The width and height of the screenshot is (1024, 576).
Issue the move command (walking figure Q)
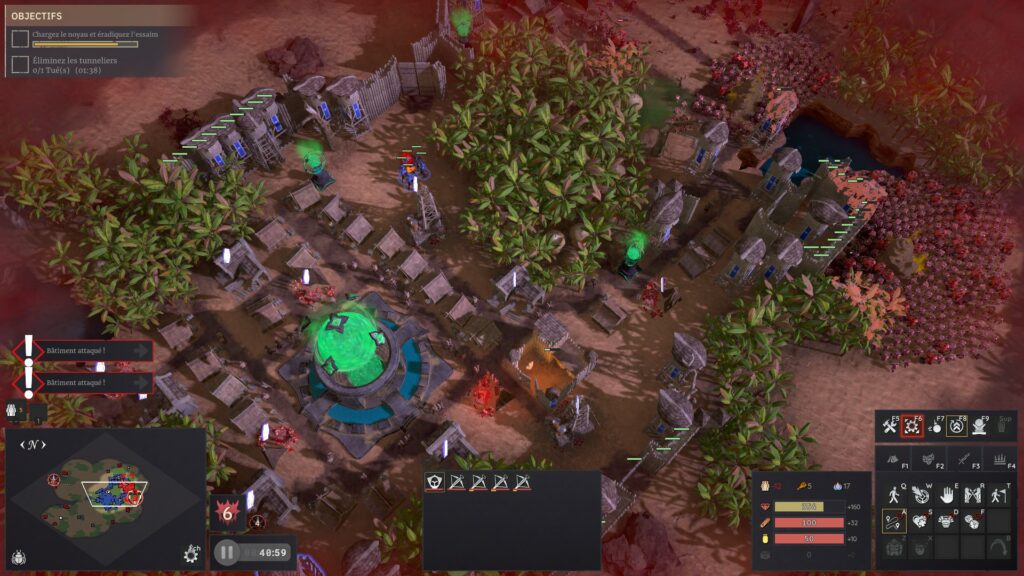click(x=894, y=494)
